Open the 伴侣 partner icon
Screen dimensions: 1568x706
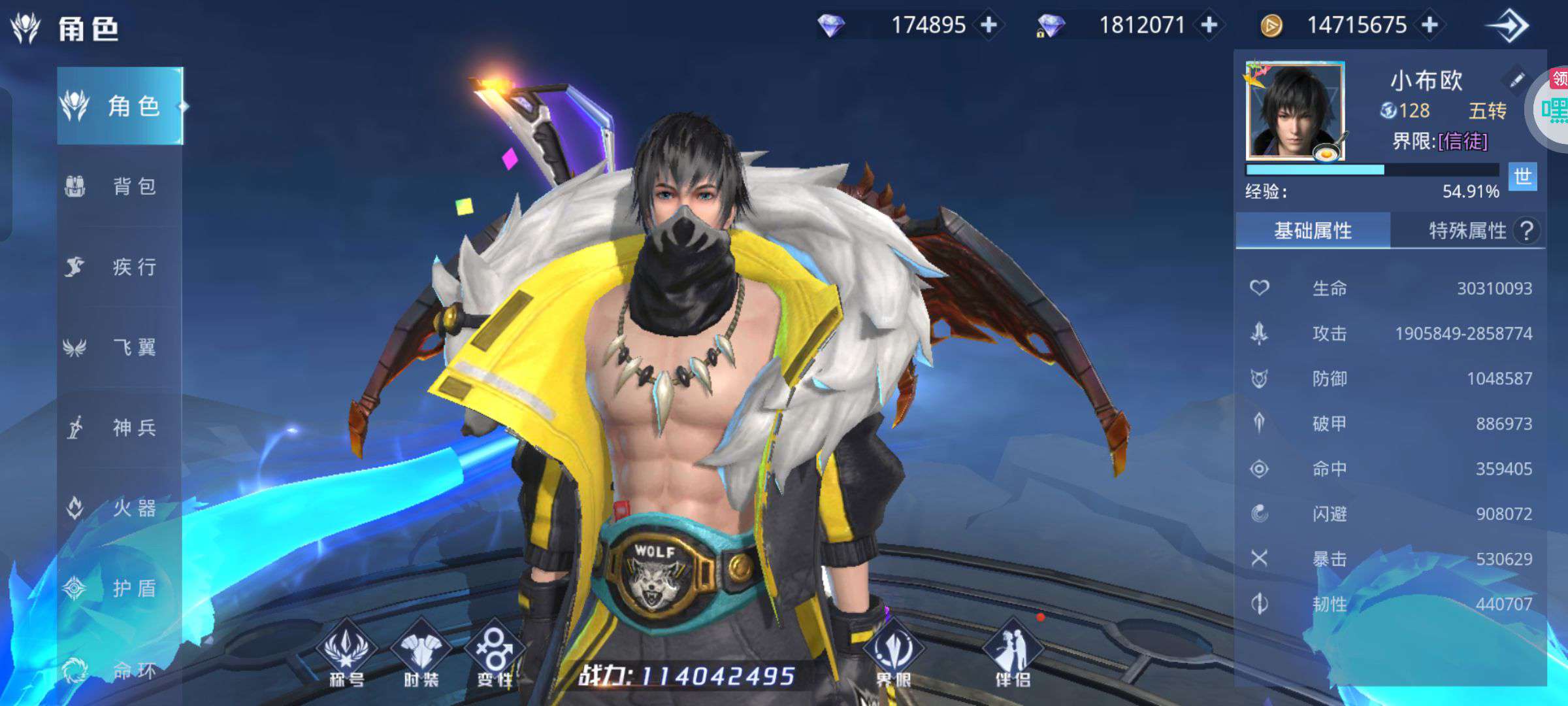coord(1013,654)
